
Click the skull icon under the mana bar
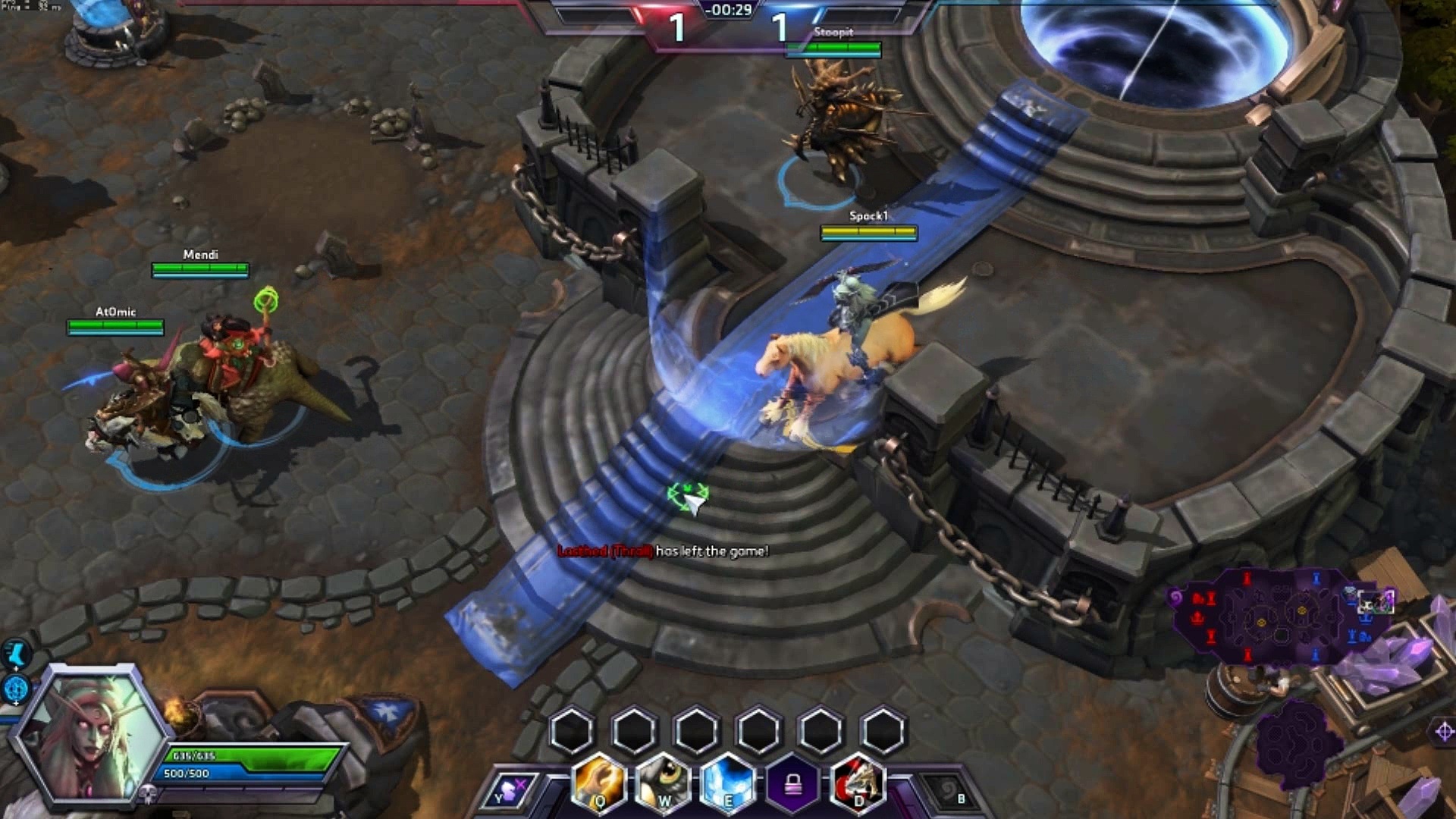tap(149, 794)
